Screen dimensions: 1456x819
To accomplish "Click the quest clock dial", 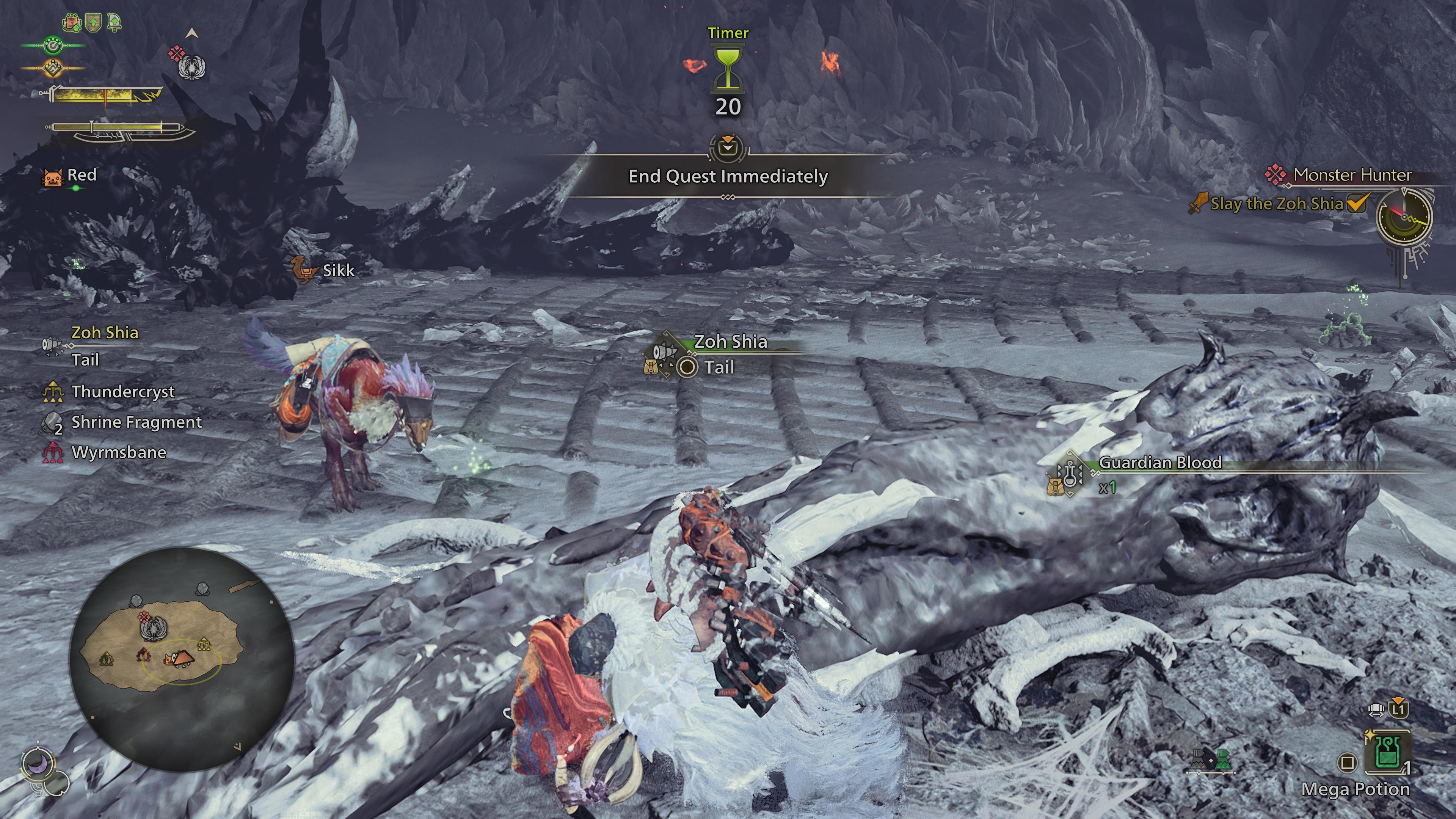I will 1404,217.
